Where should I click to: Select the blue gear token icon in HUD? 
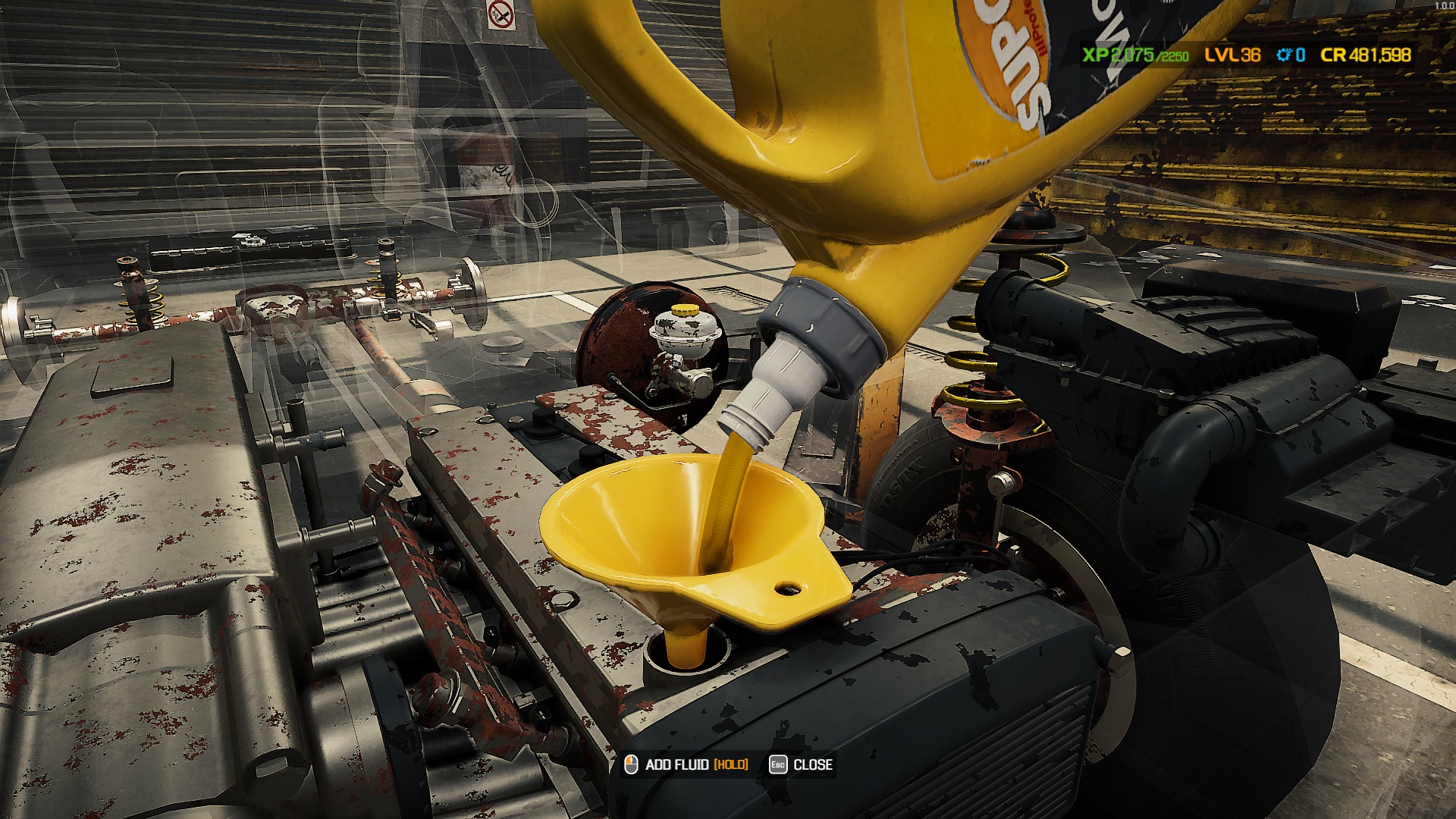tap(1284, 55)
